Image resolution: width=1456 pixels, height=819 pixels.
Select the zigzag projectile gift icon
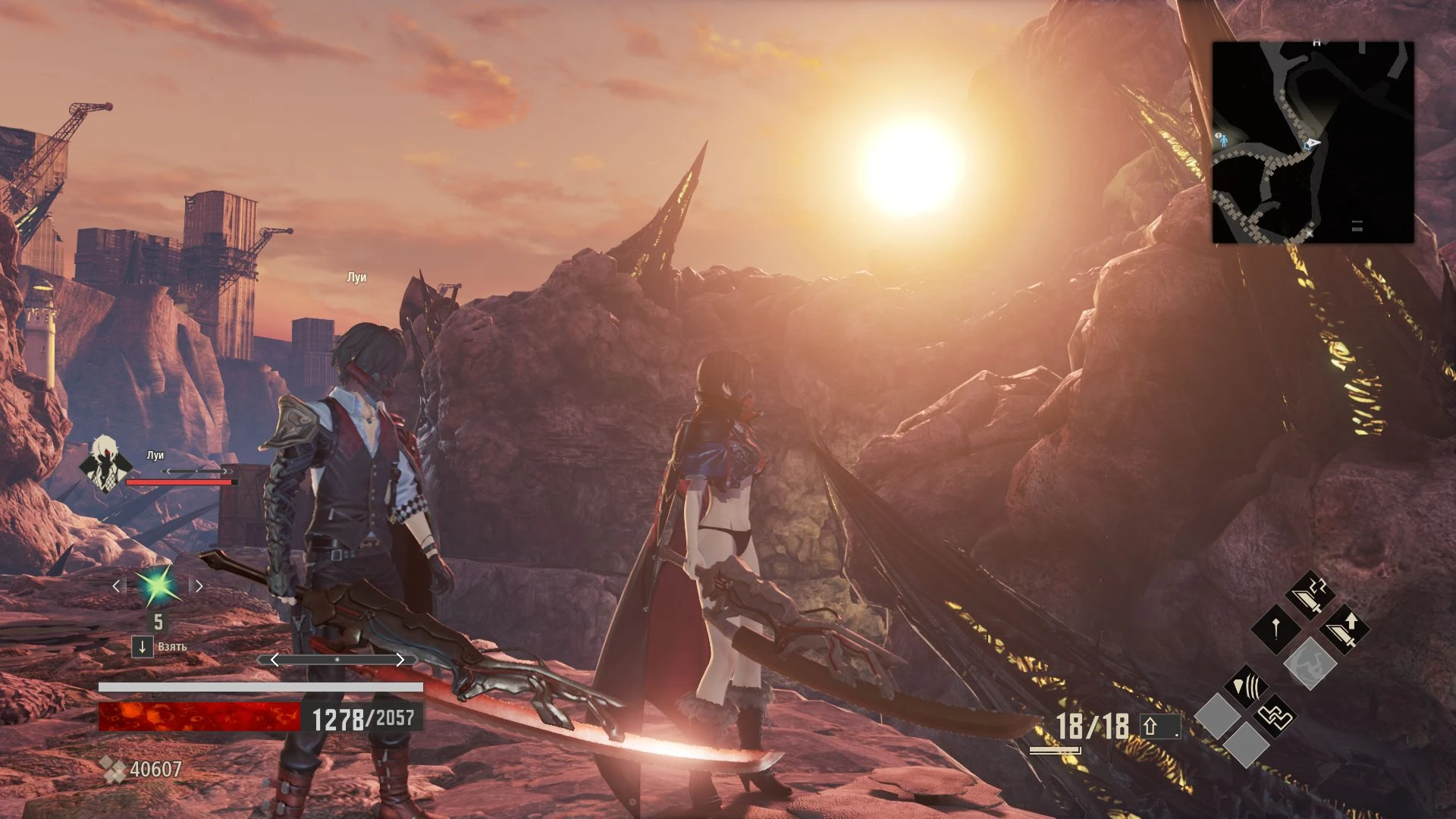tap(1276, 717)
